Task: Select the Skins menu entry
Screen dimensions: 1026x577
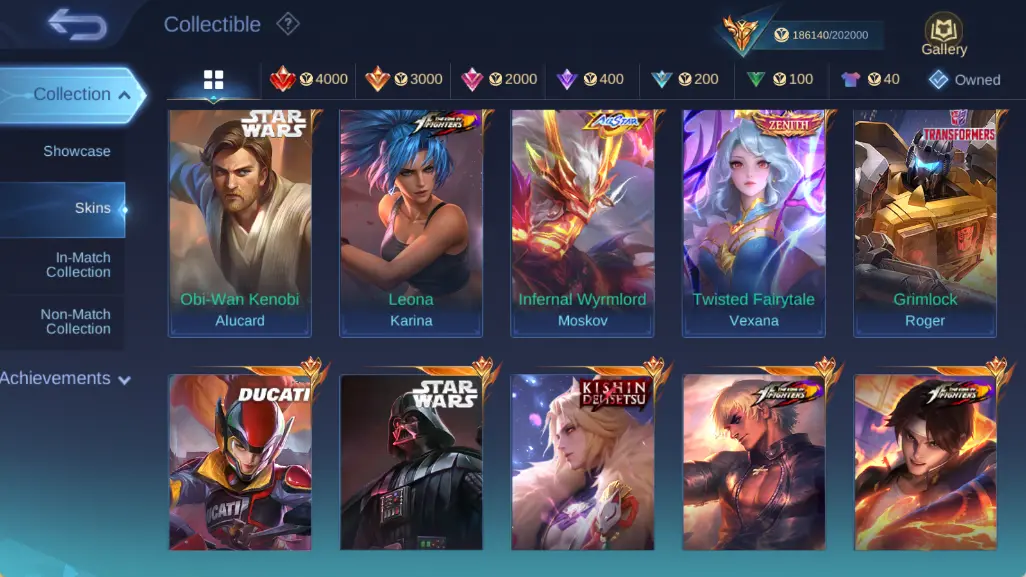Action: click(x=92, y=208)
